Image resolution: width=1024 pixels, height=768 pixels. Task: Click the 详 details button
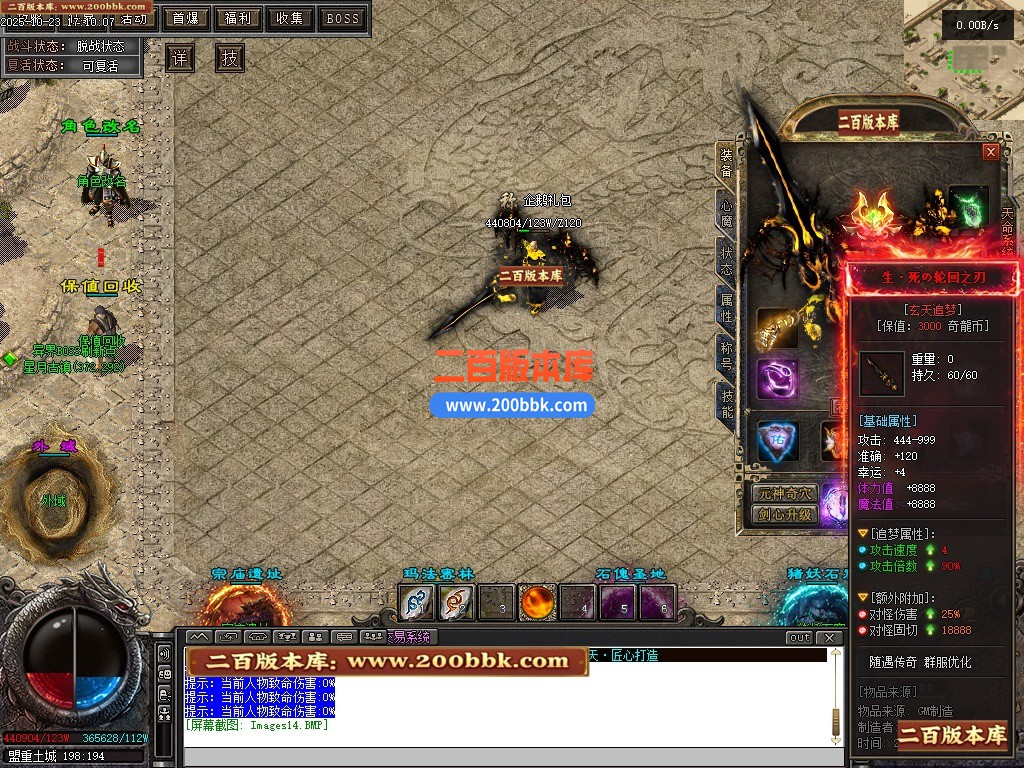pos(179,58)
